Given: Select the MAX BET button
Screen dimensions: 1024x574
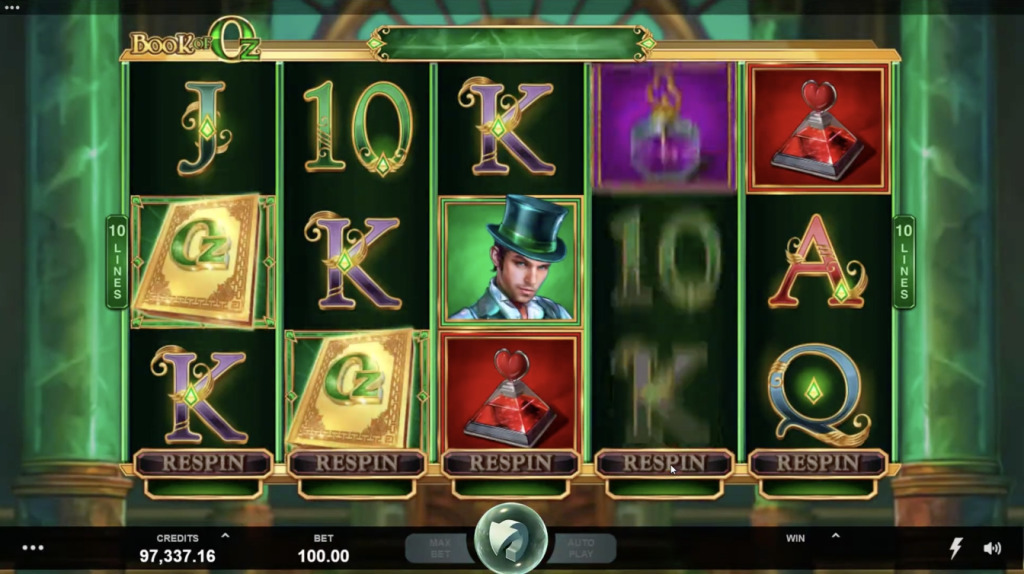Looking at the screenshot, I should [x=439, y=548].
